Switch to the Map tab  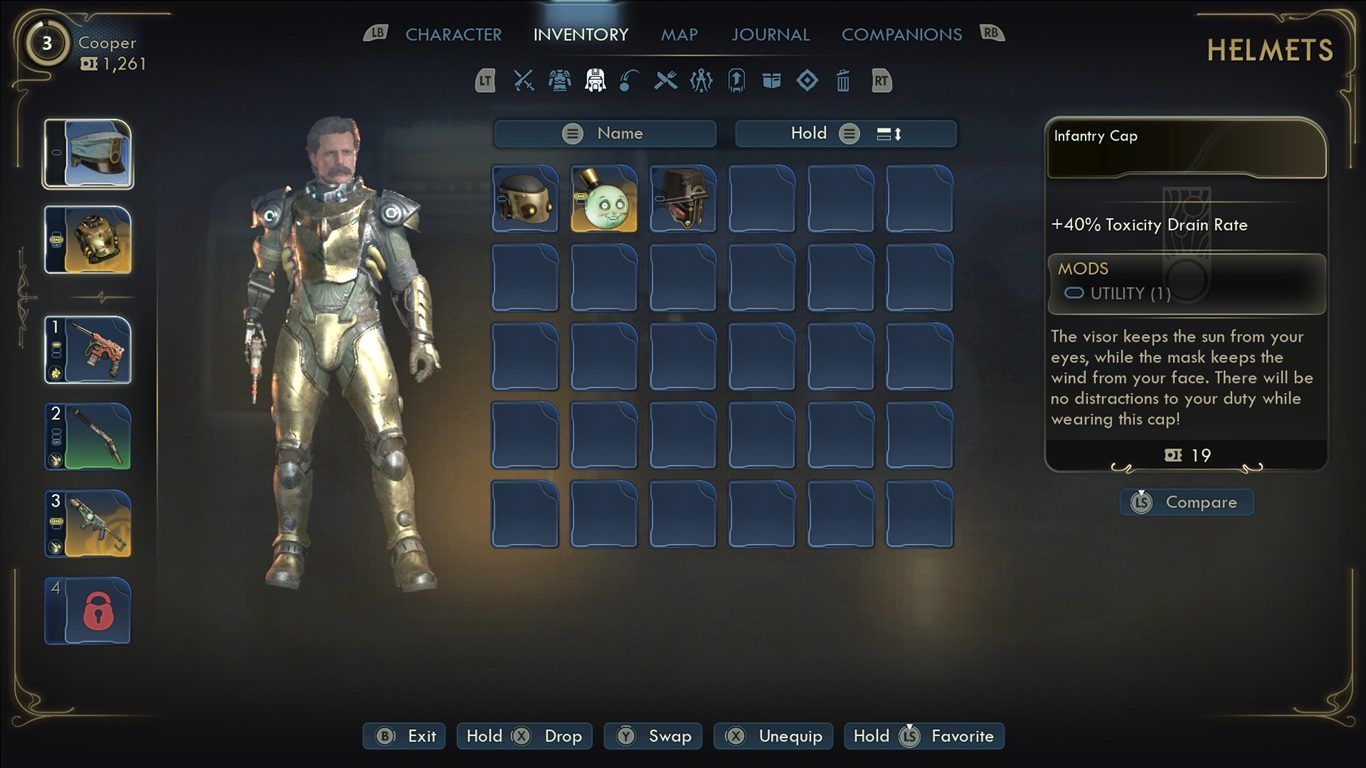click(679, 35)
